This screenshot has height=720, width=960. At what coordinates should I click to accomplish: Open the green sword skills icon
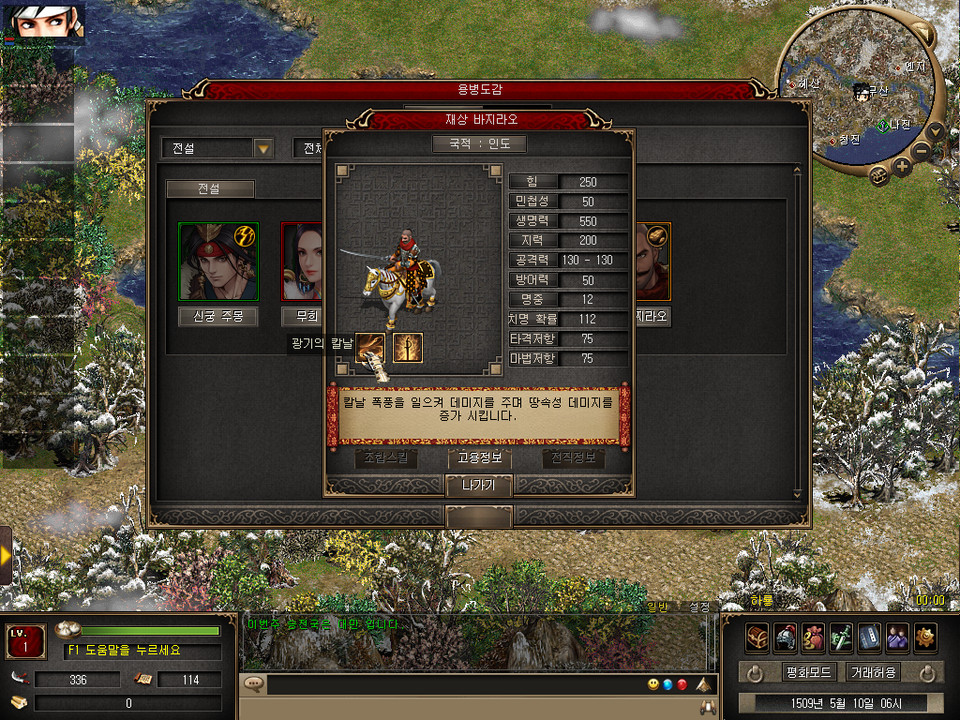tap(842, 636)
